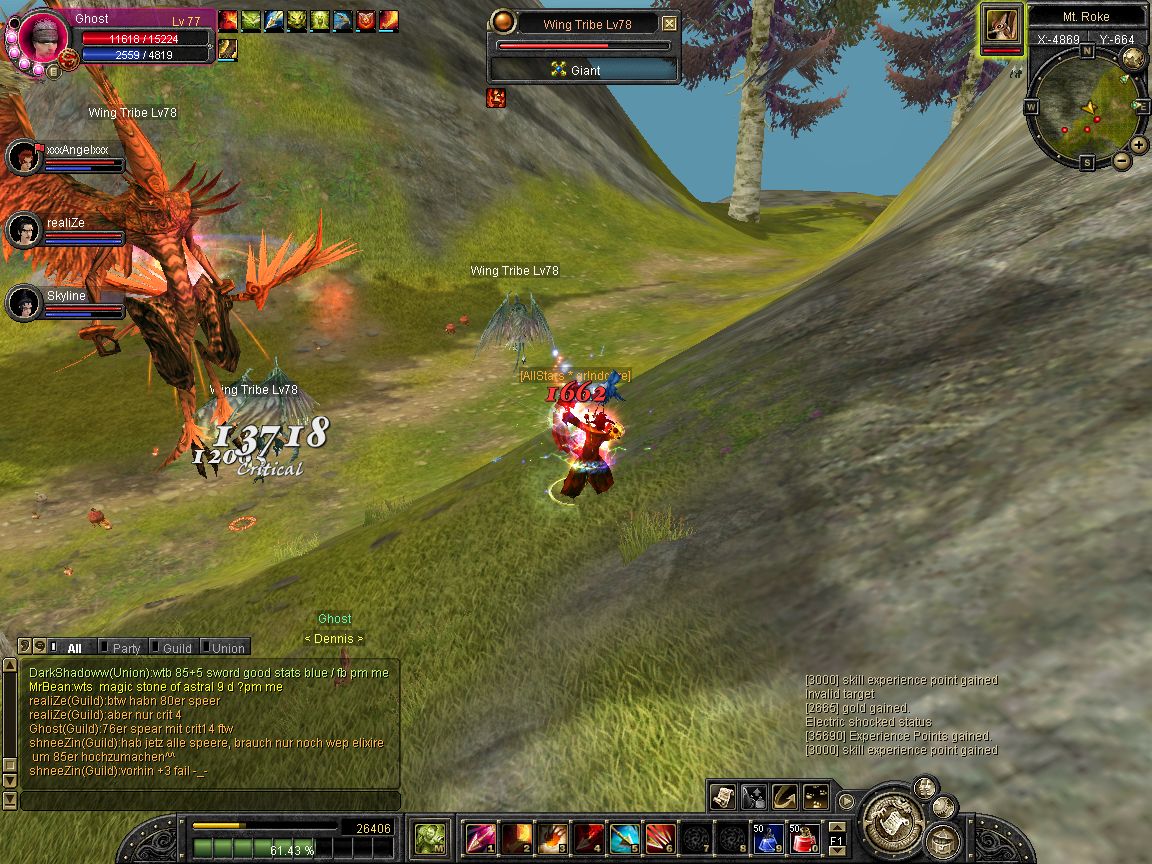Close the Wing Tribe Lv78 target window
The image size is (1152, 864).
tap(669, 24)
